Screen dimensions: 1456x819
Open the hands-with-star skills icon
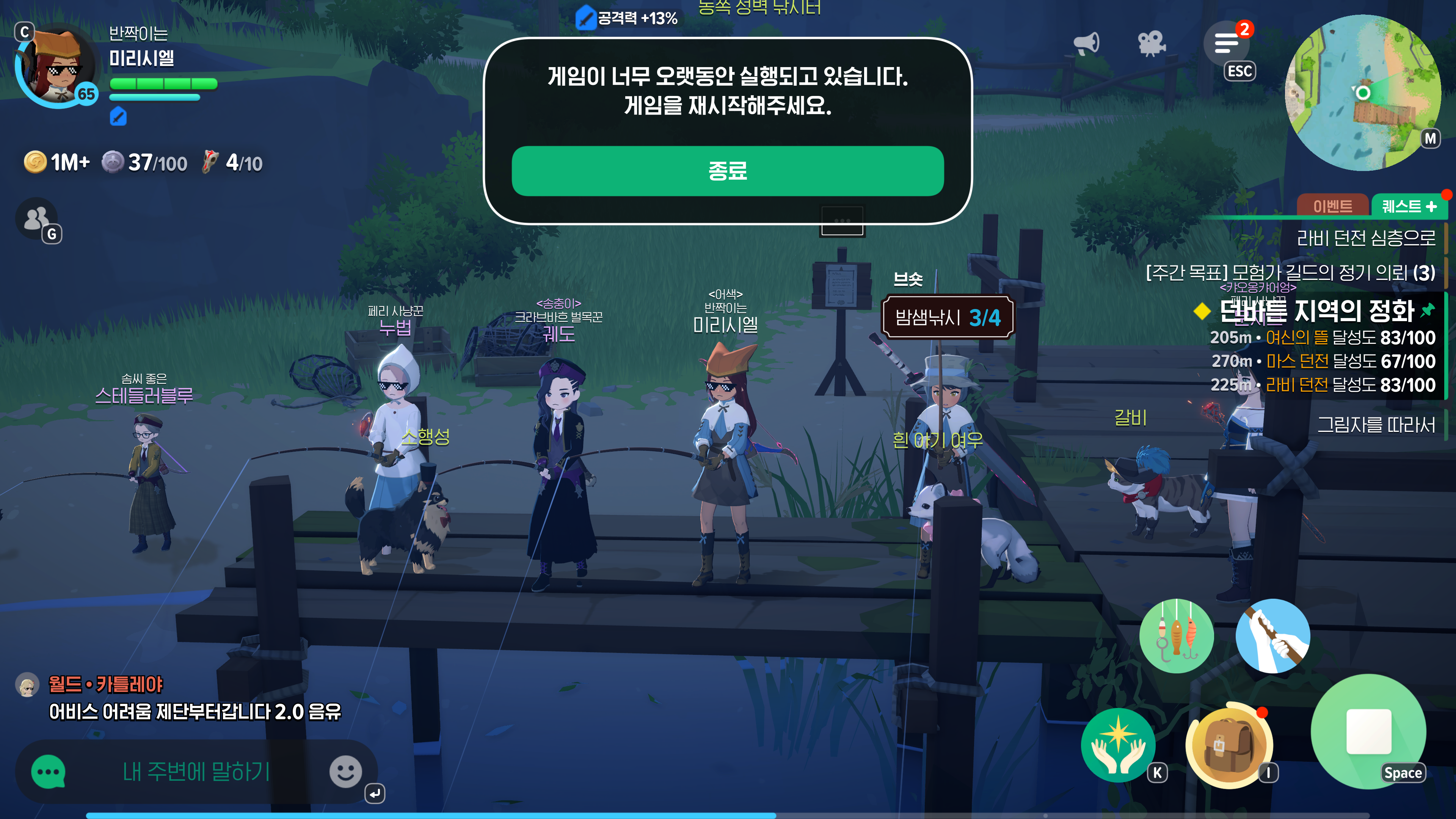tap(1118, 745)
